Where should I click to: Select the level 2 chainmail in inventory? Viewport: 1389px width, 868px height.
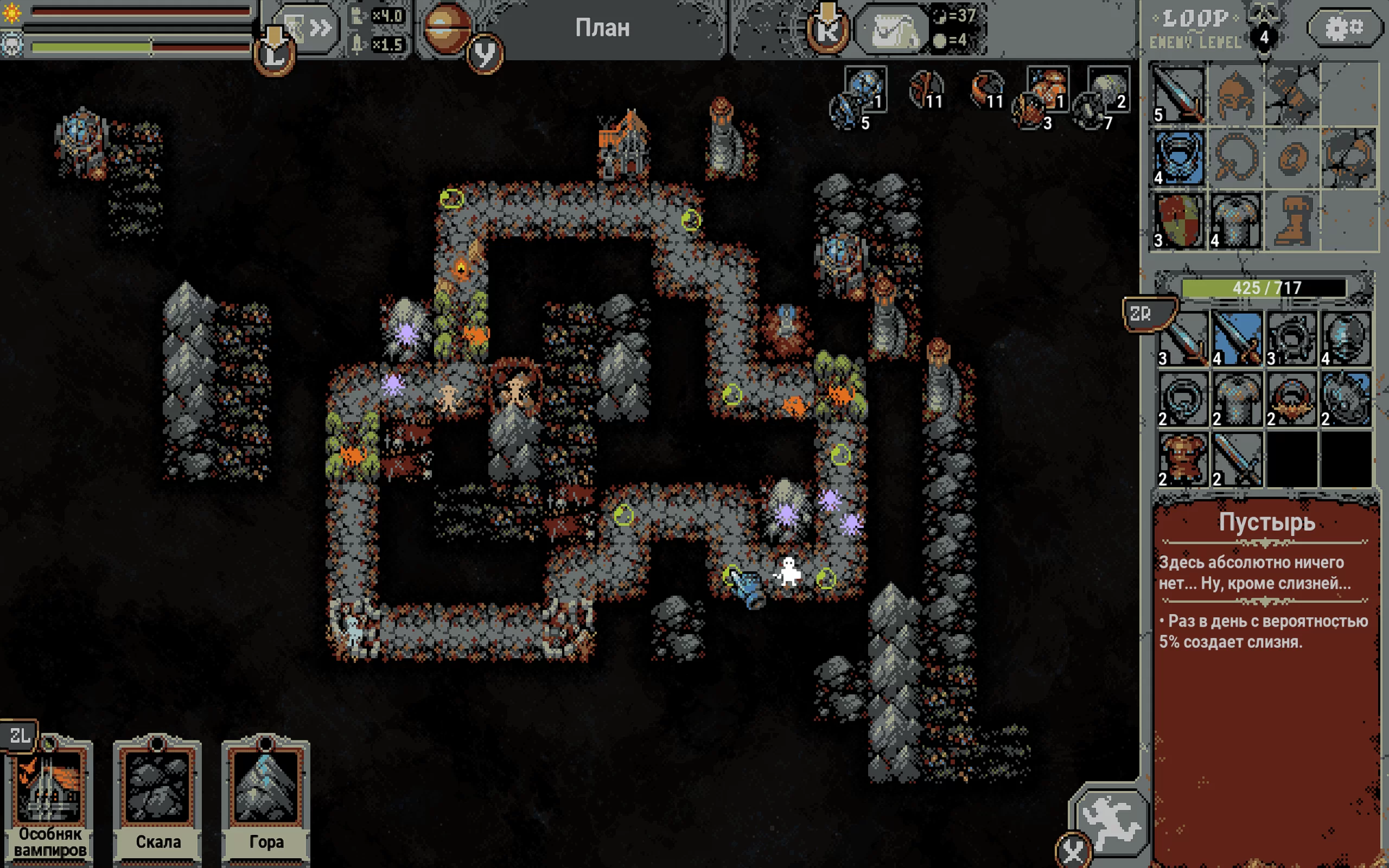(1237, 399)
